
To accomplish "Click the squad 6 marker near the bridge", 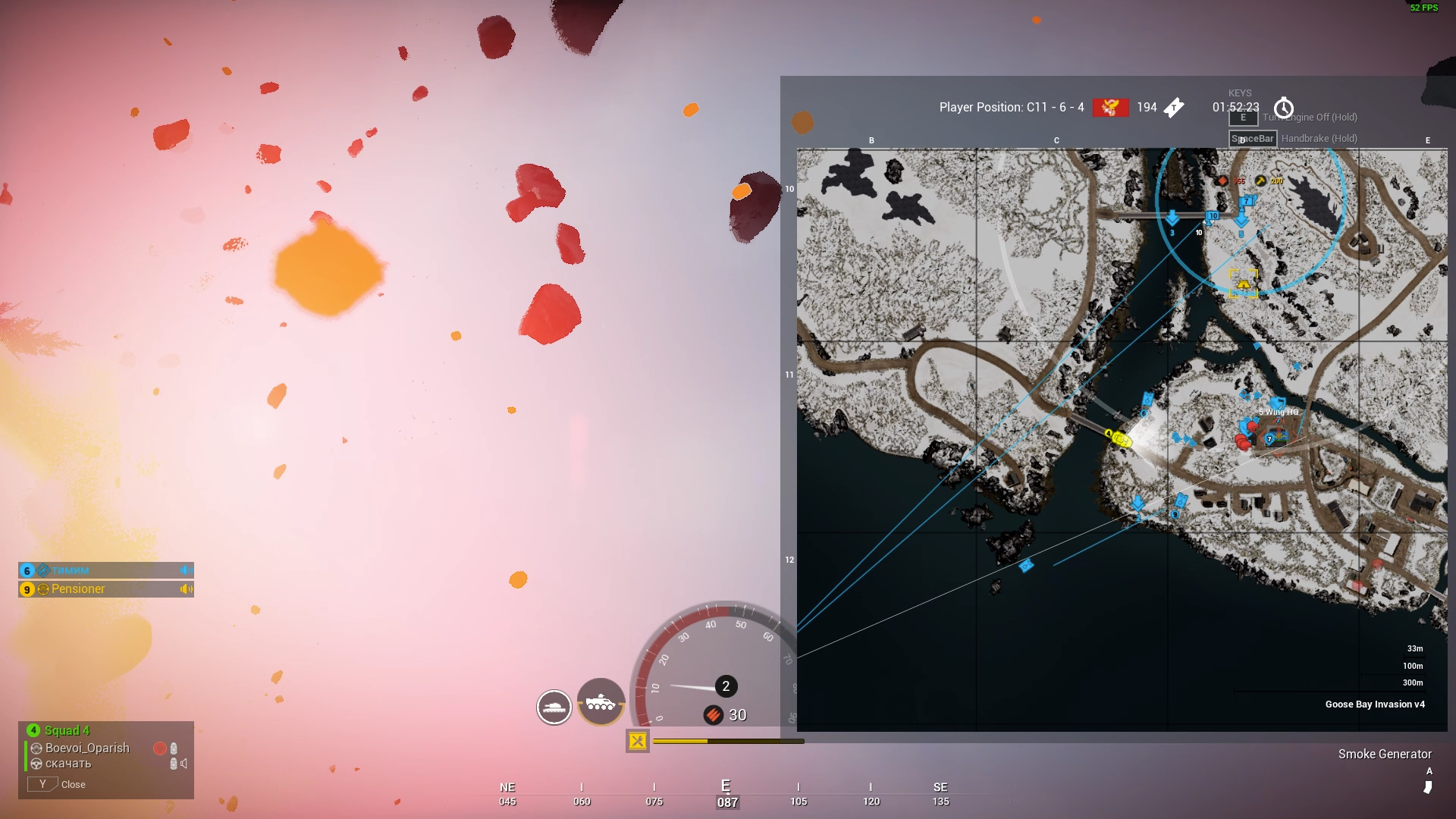I will coord(1147,400).
